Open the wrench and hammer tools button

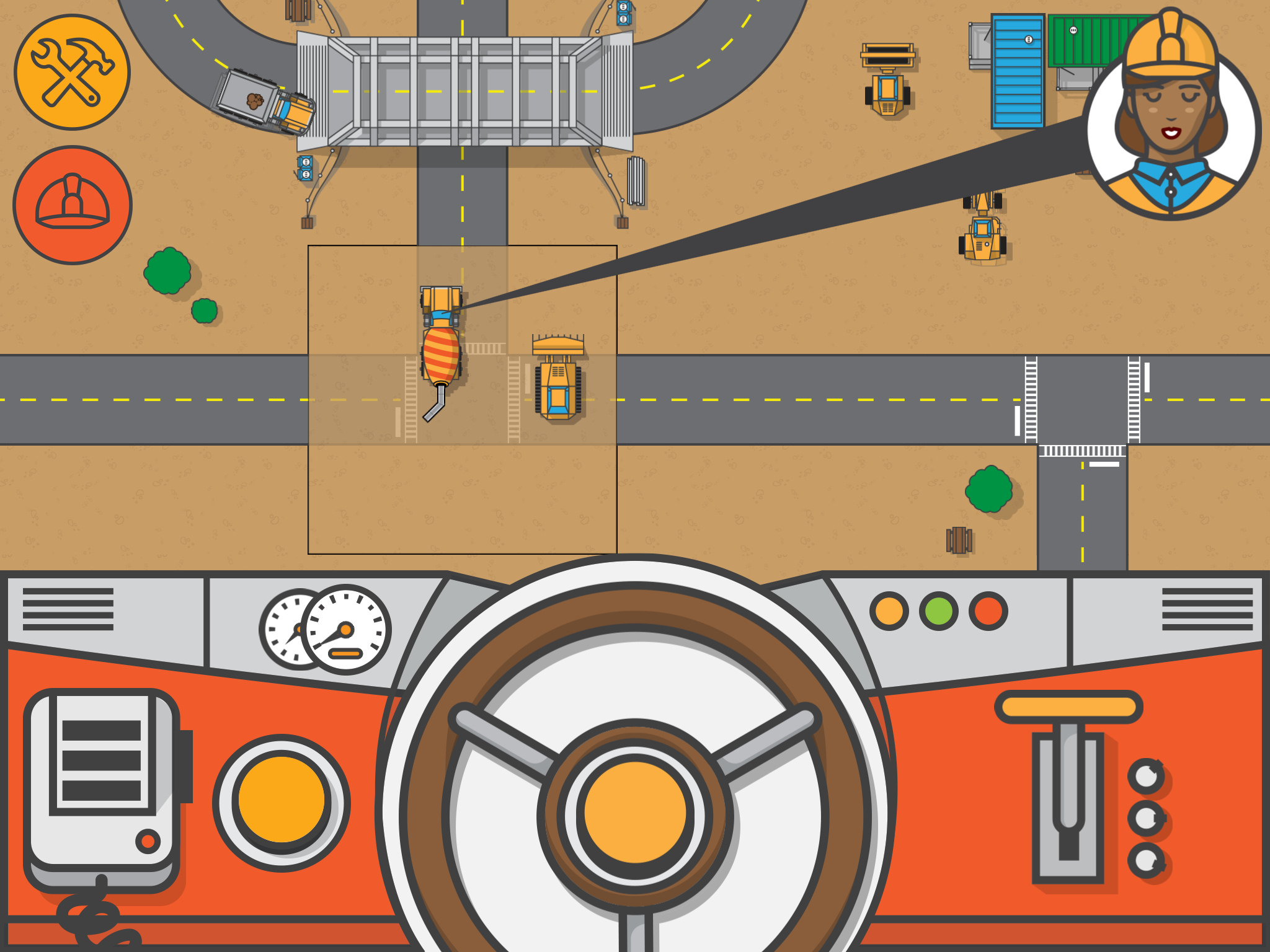click(x=72, y=73)
